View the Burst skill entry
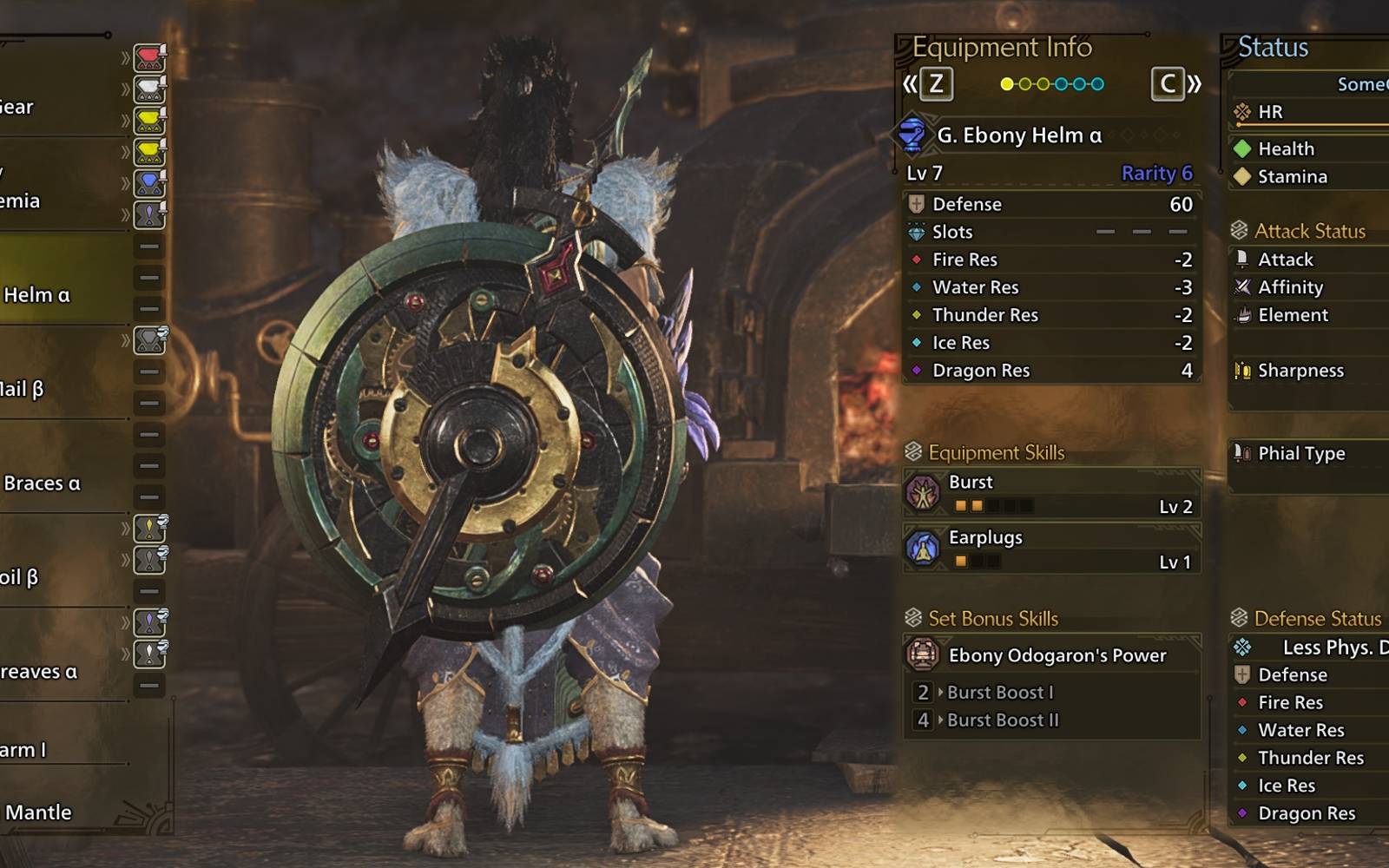Image resolution: width=1389 pixels, height=868 pixels. [x=1051, y=493]
